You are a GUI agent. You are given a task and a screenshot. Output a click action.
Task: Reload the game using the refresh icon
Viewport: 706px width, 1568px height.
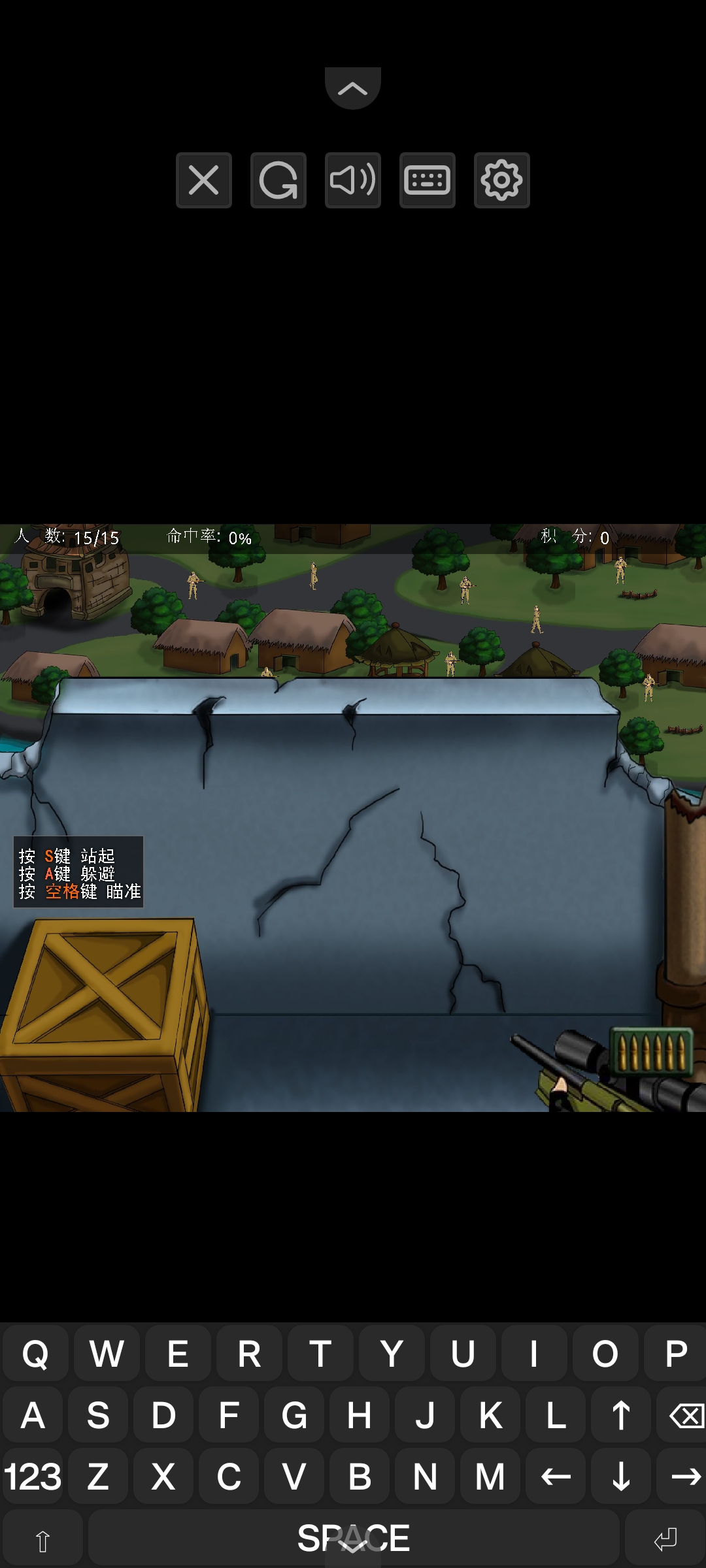point(278,180)
